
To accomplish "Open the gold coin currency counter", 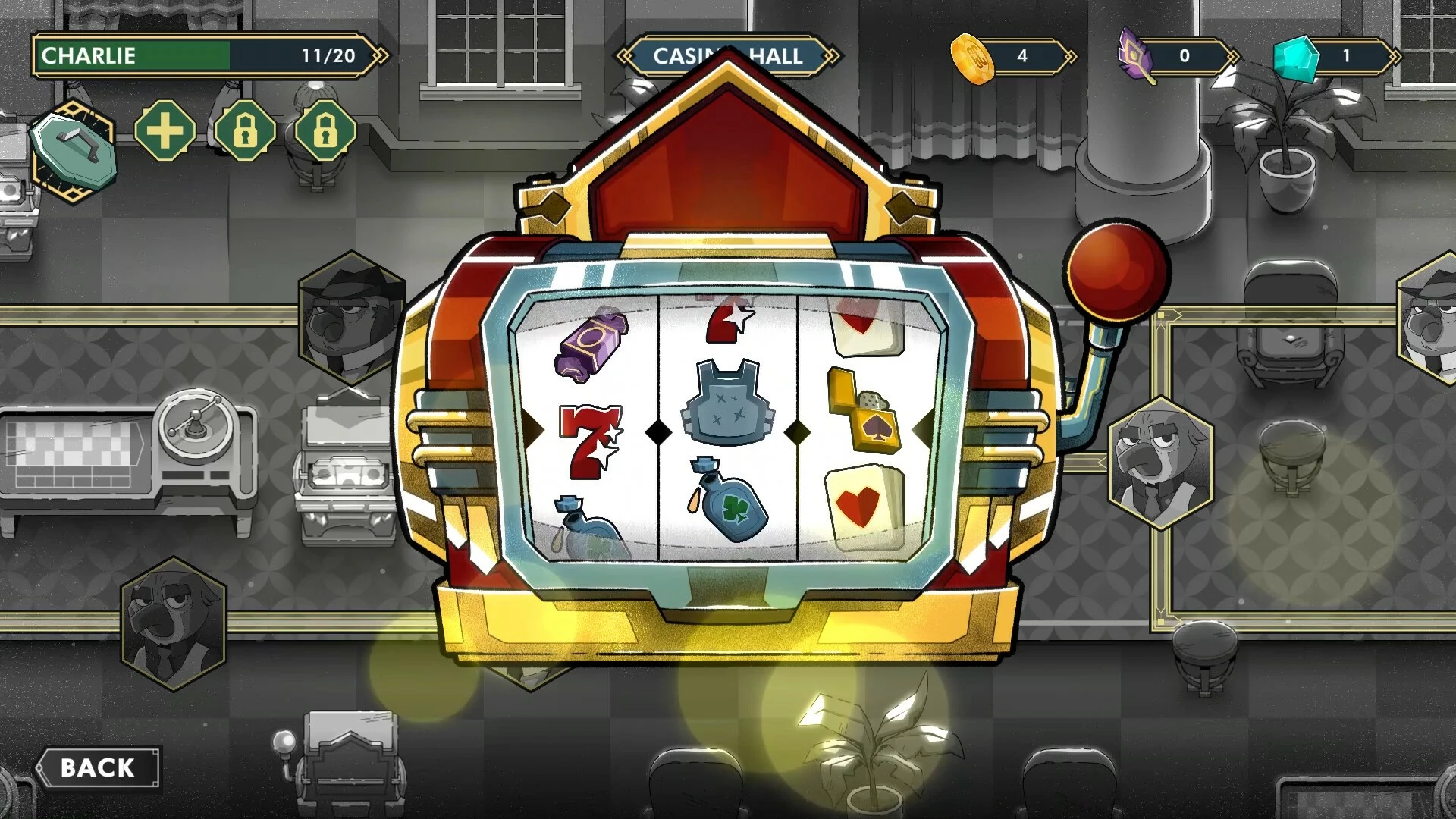I will (1012, 57).
